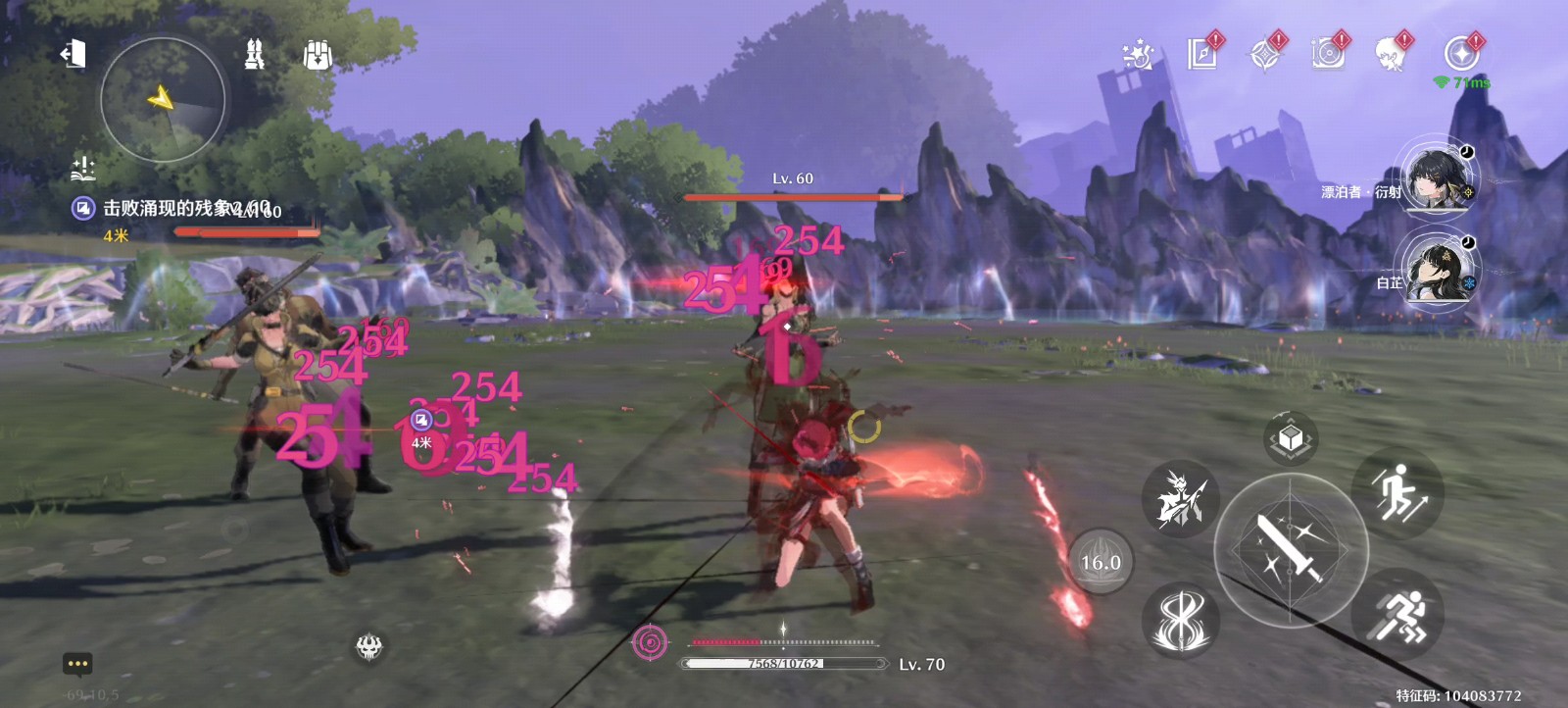1568x708 pixels.
Task: Toggle the pink target lock-on icon
Action: click(649, 643)
